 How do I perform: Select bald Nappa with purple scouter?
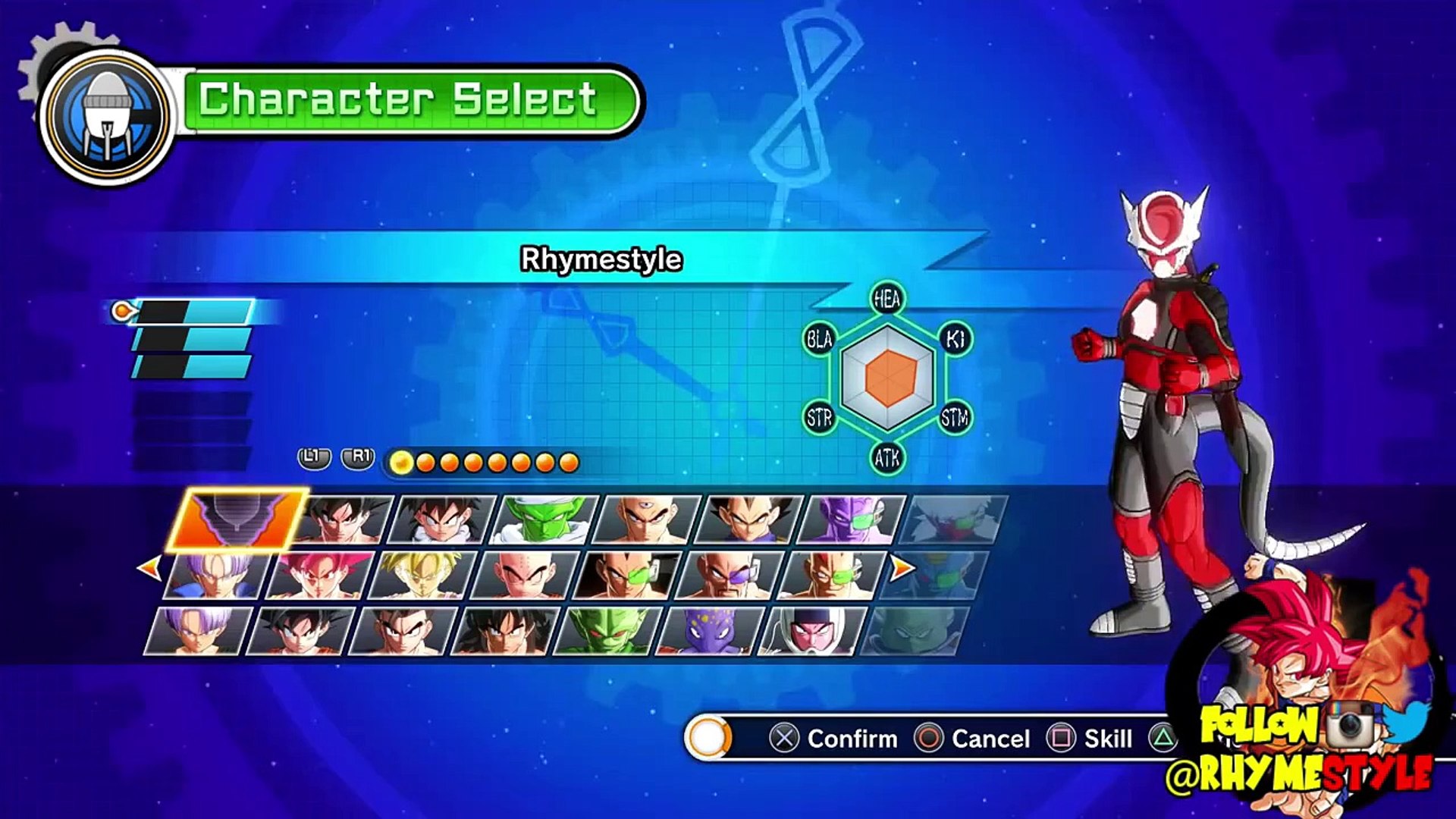730,576
